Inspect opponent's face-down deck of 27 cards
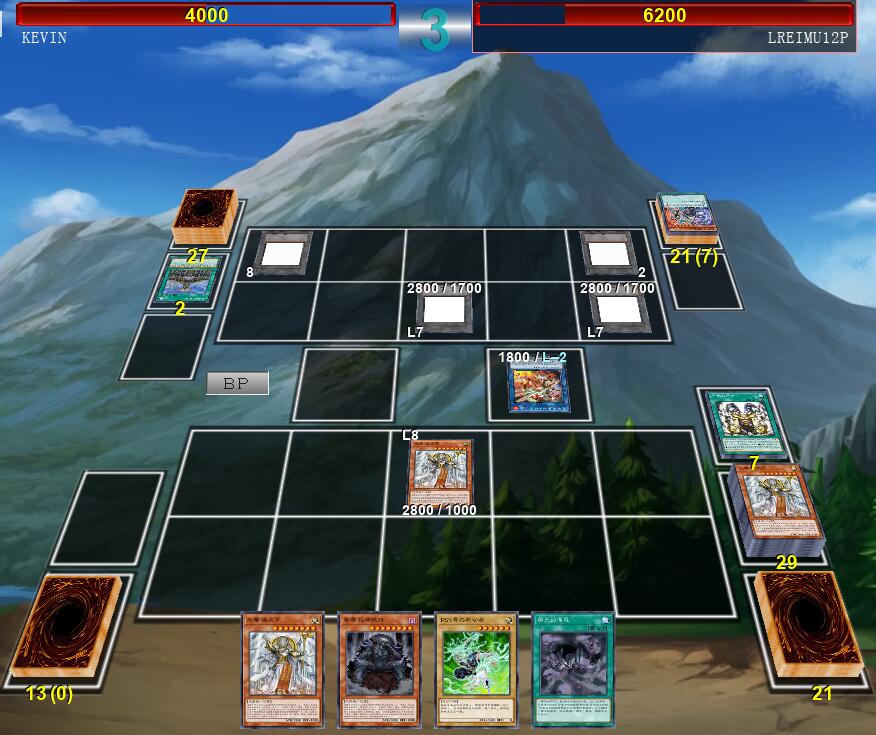This screenshot has height=735, width=876. 203,216
